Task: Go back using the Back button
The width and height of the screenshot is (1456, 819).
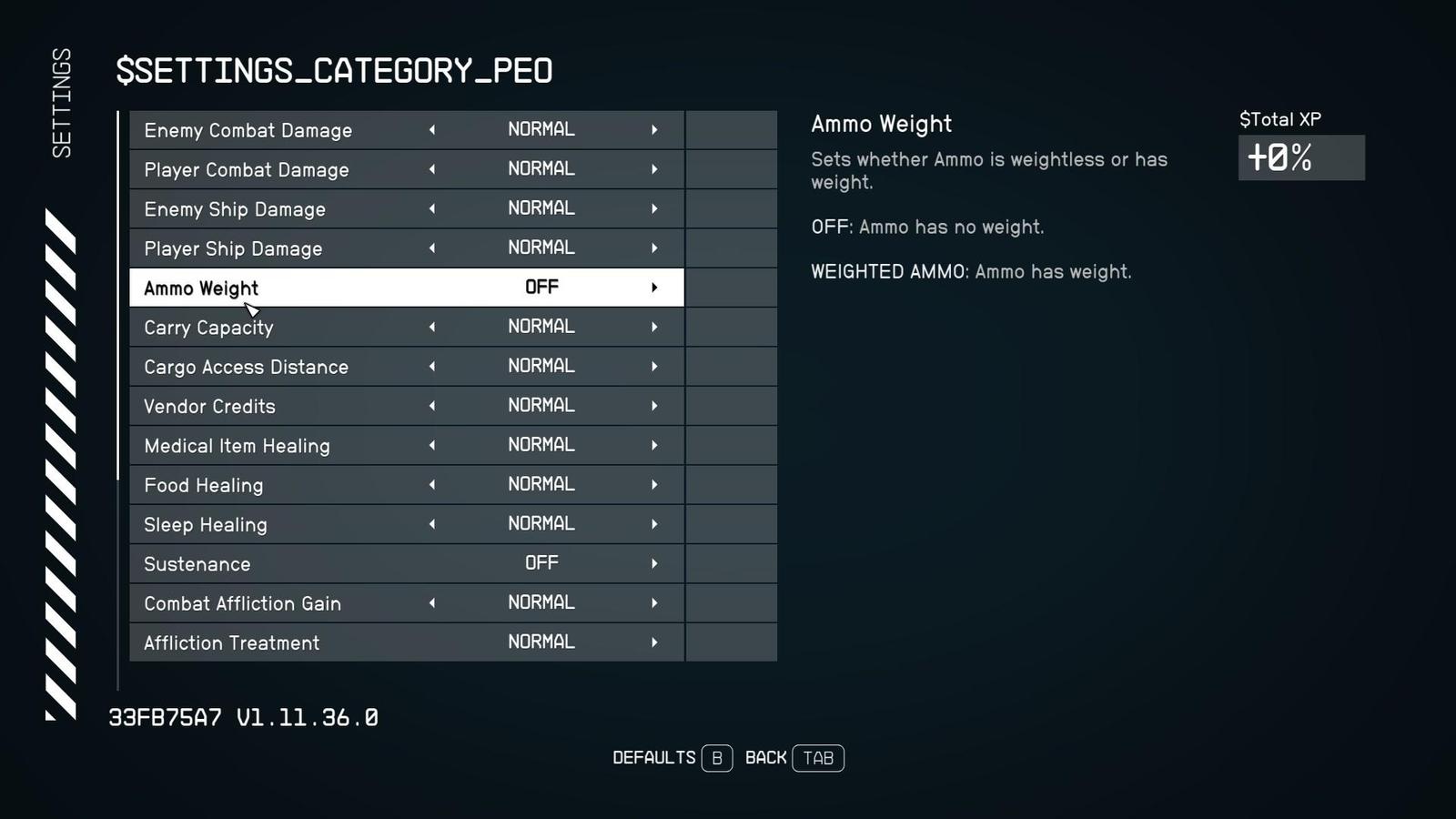Action: point(794,758)
